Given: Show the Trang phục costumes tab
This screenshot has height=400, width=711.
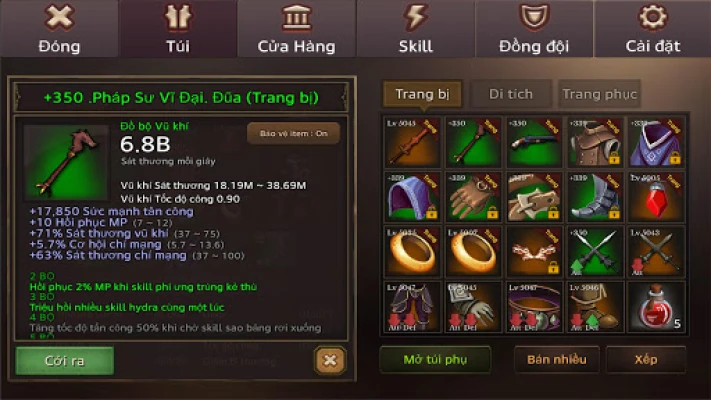Looking at the screenshot, I should click(x=599, y=94).
